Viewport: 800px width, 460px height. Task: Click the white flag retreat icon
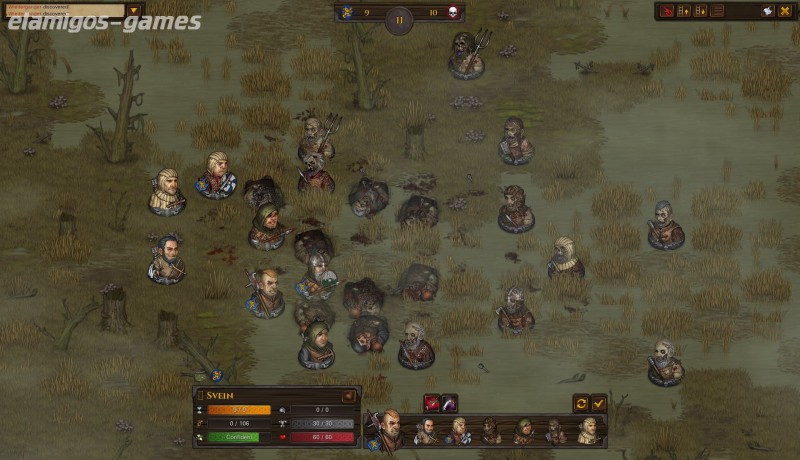pos(768,11)
